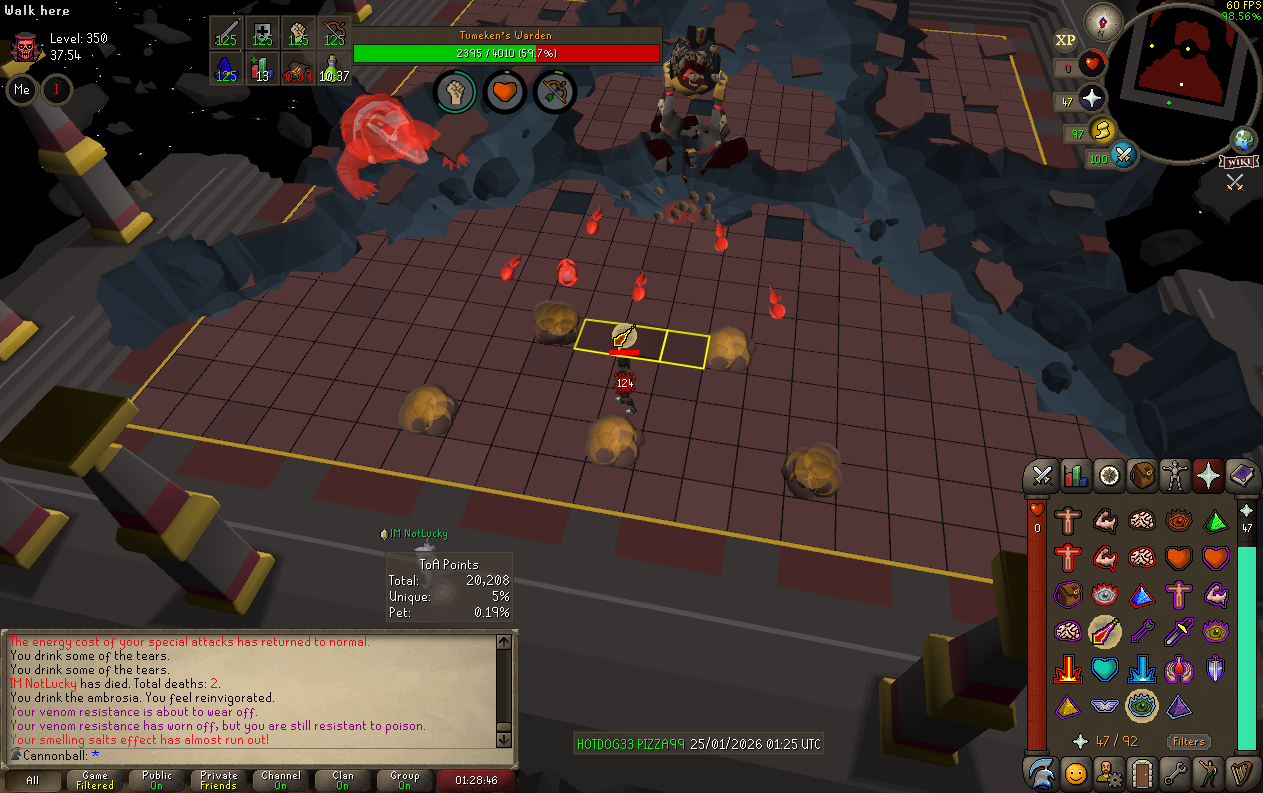The image size is (1263, 793).
Task: Click the special attack swords orb
Action: tap(1124, 156)
